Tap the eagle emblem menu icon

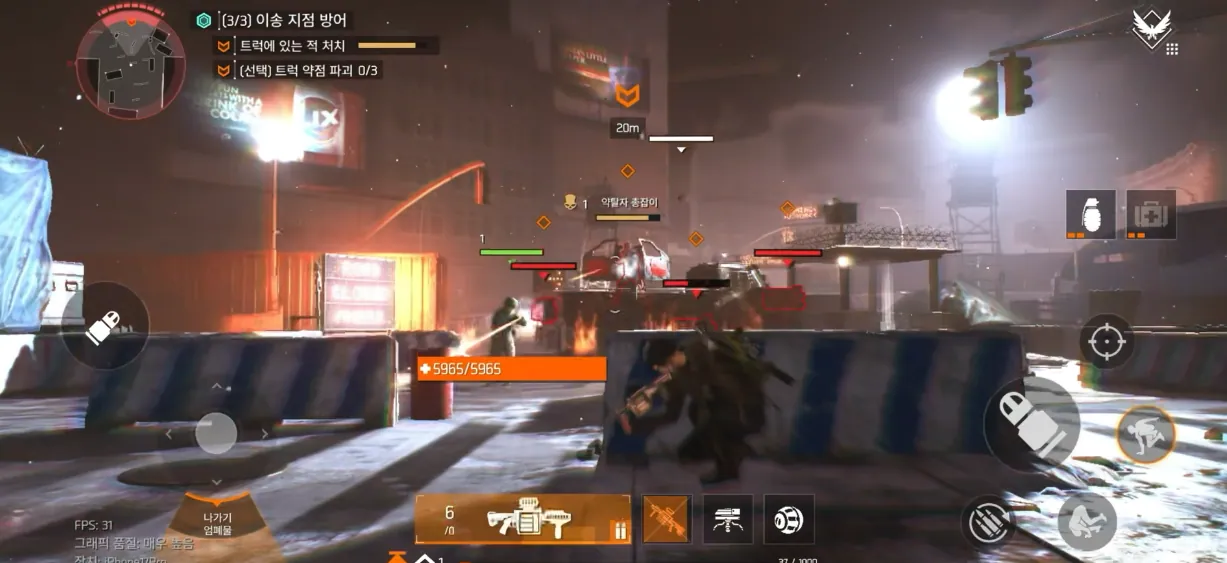1152,28
